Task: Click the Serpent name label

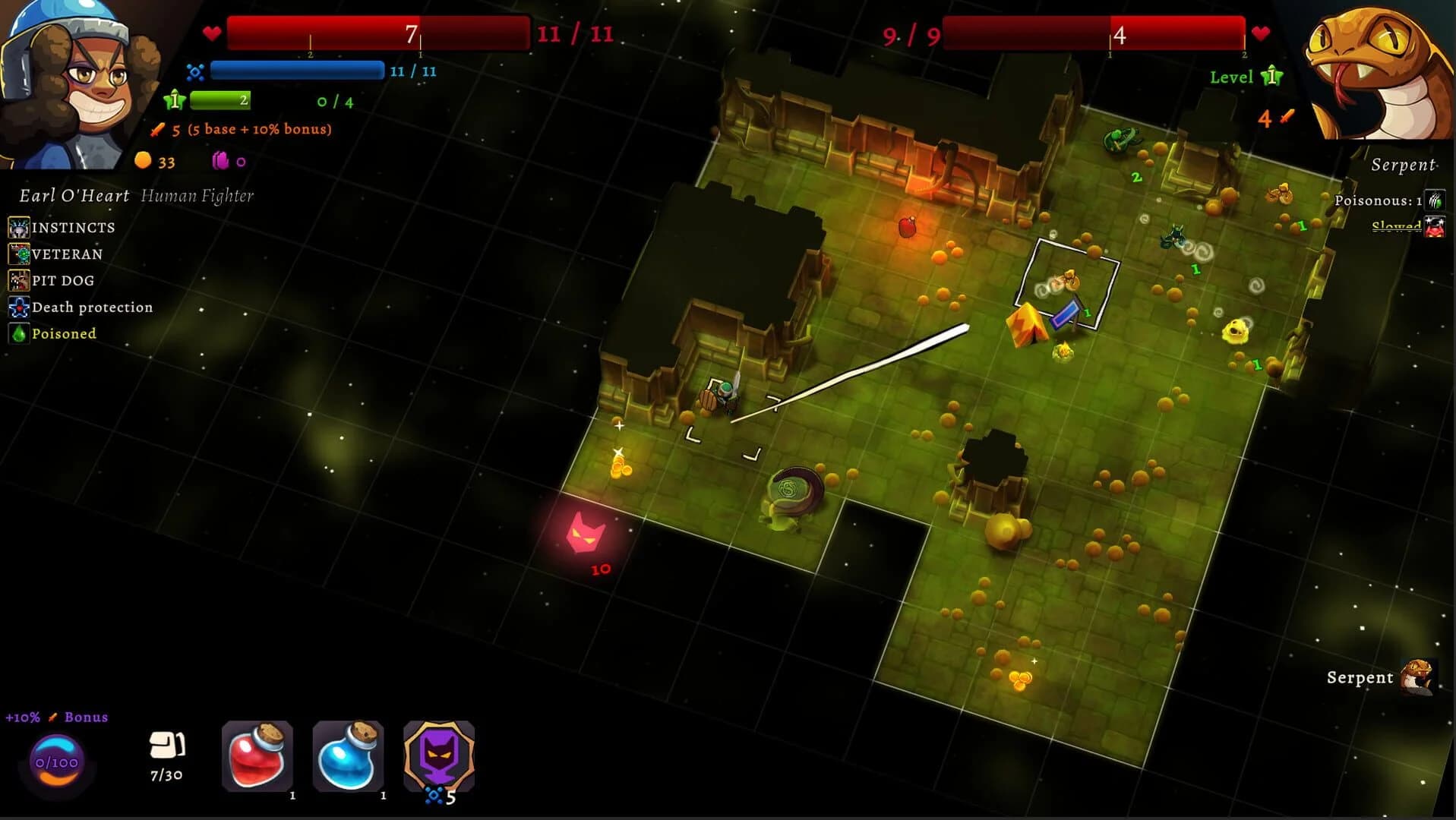Action: point(1404,164)
